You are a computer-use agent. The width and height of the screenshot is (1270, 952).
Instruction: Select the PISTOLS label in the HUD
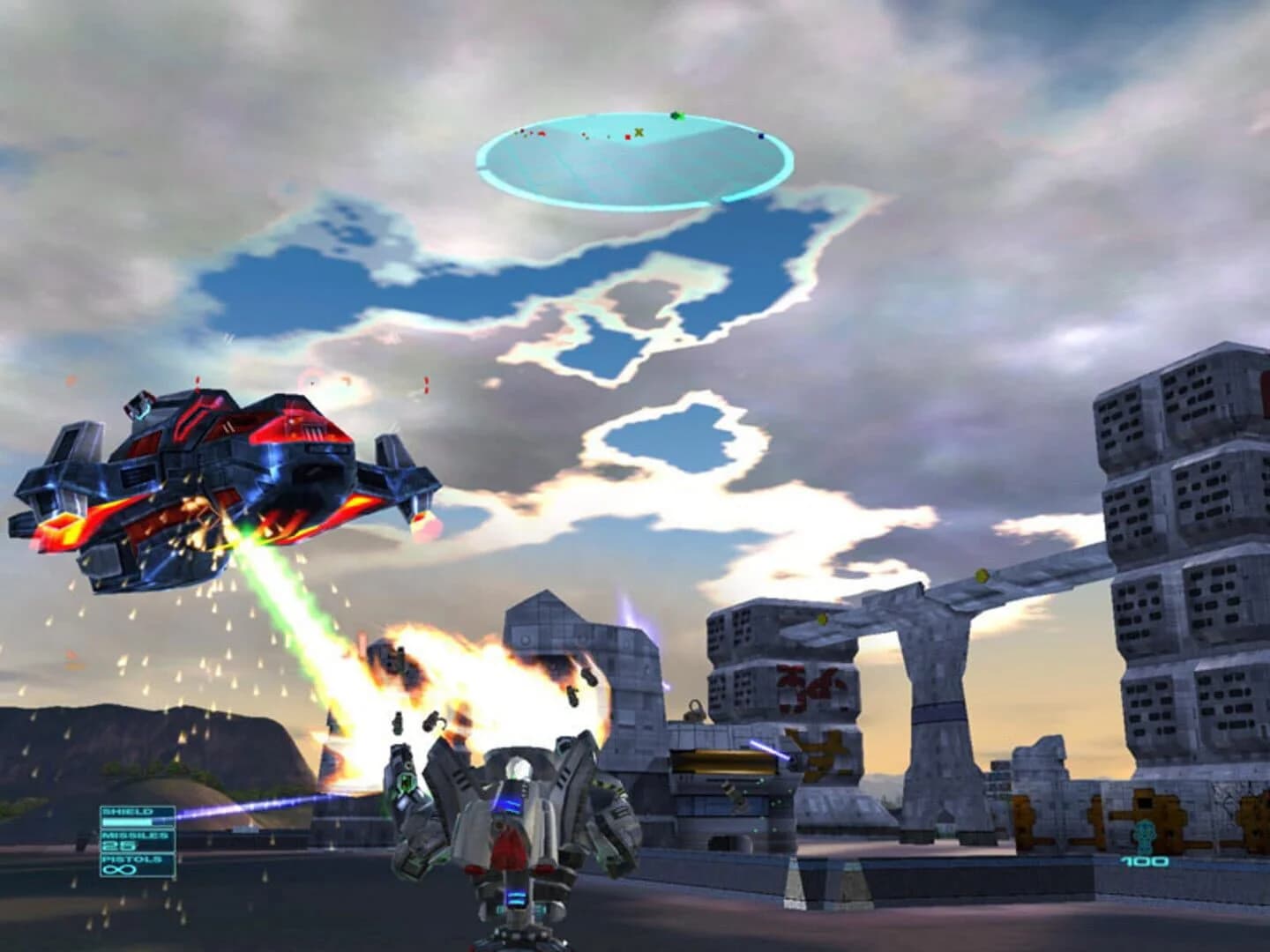pyautogui.click(x=131, y=859)
